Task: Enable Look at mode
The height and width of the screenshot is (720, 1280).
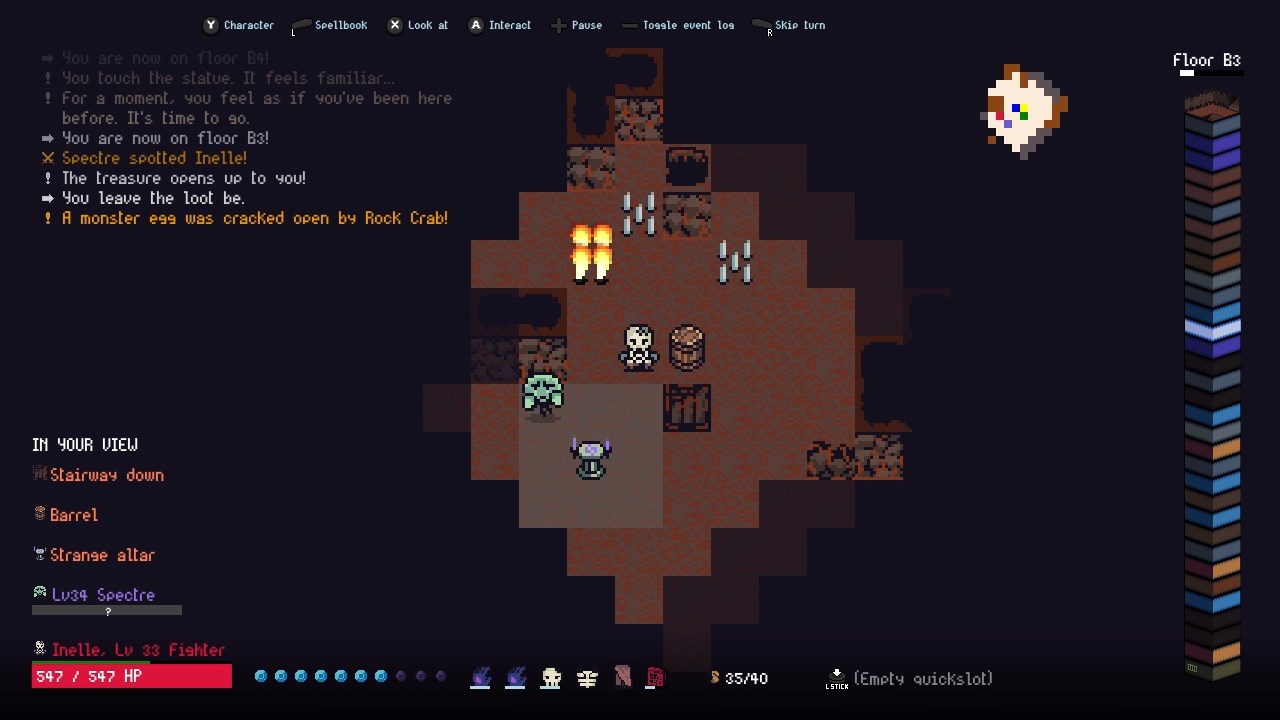Action: pyautogui.click(x=418, y=25)
